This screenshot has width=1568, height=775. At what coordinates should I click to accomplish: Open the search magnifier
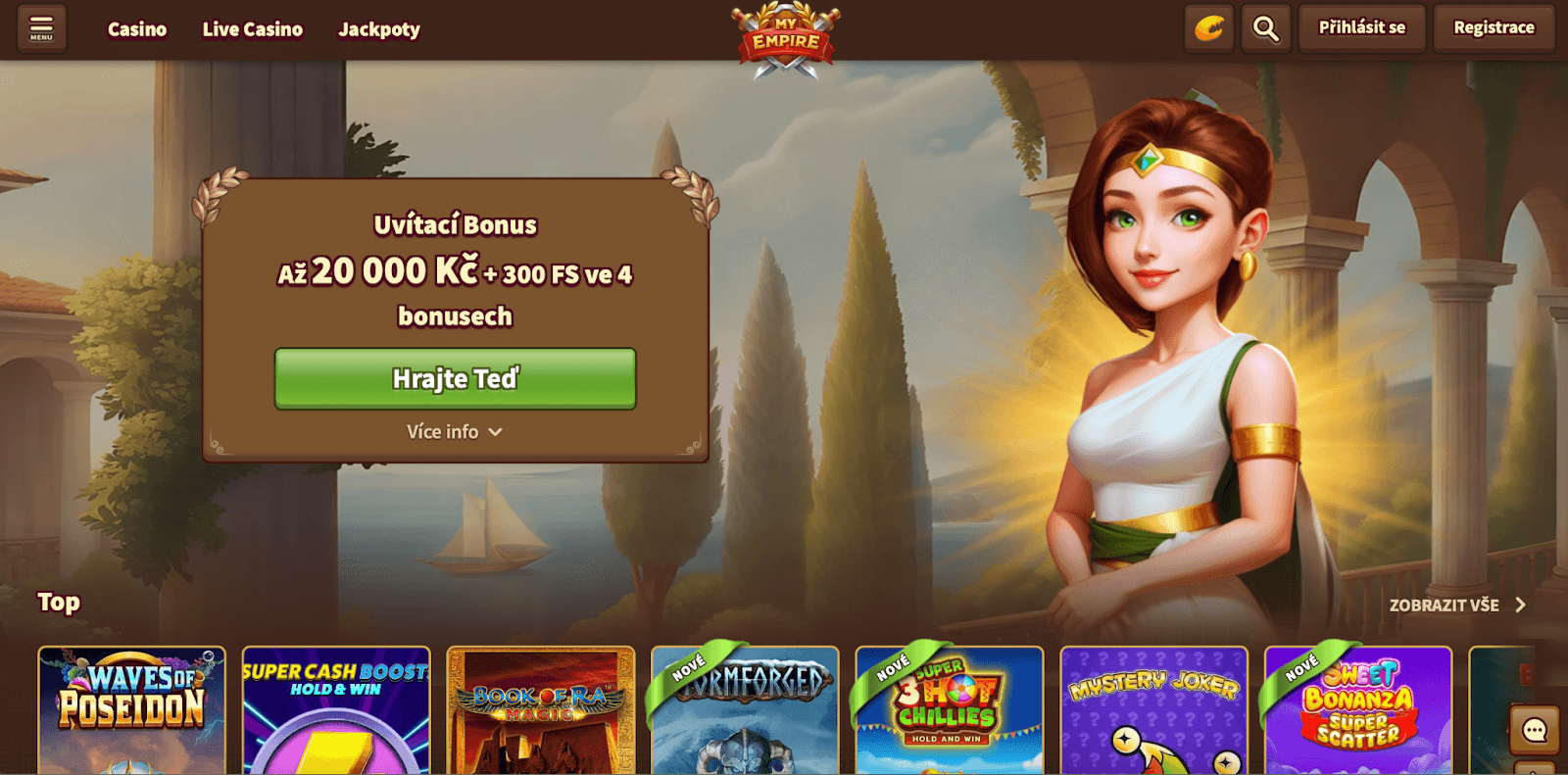[1265, 28]
